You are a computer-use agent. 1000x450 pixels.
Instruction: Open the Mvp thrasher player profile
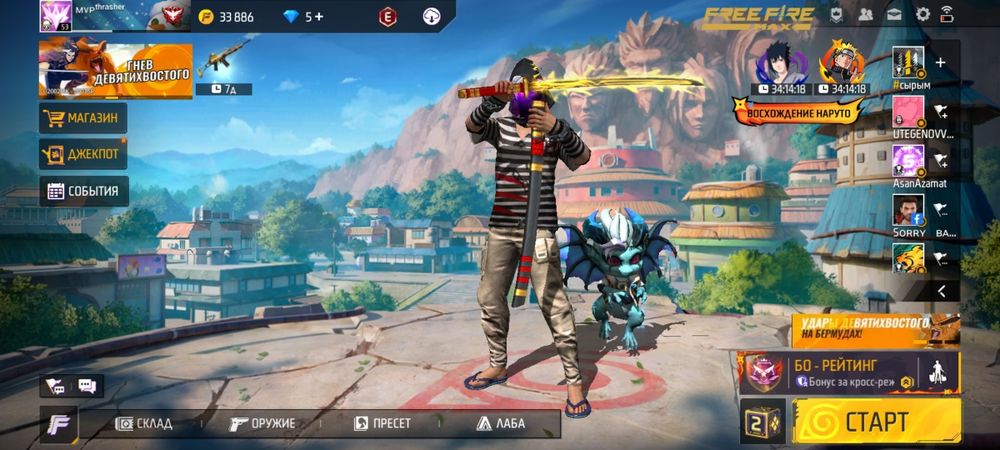pyautogui.click(x=100, y=16)
